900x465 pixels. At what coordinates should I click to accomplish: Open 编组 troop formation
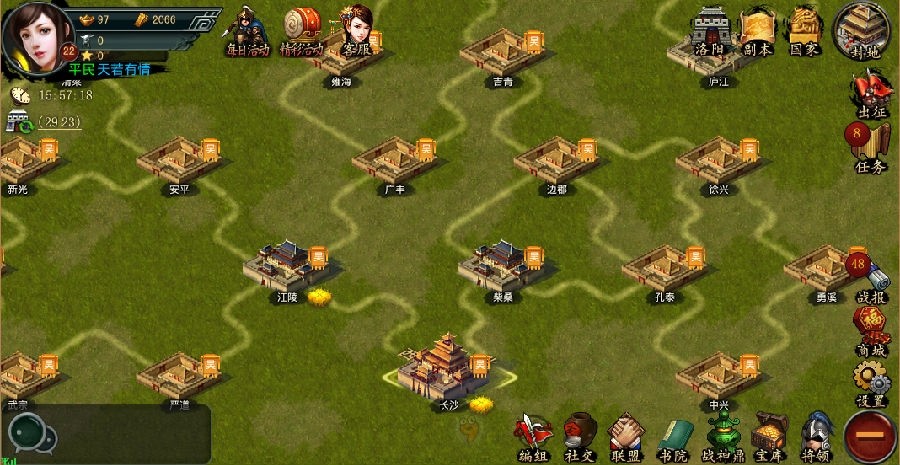click(533, 437)
